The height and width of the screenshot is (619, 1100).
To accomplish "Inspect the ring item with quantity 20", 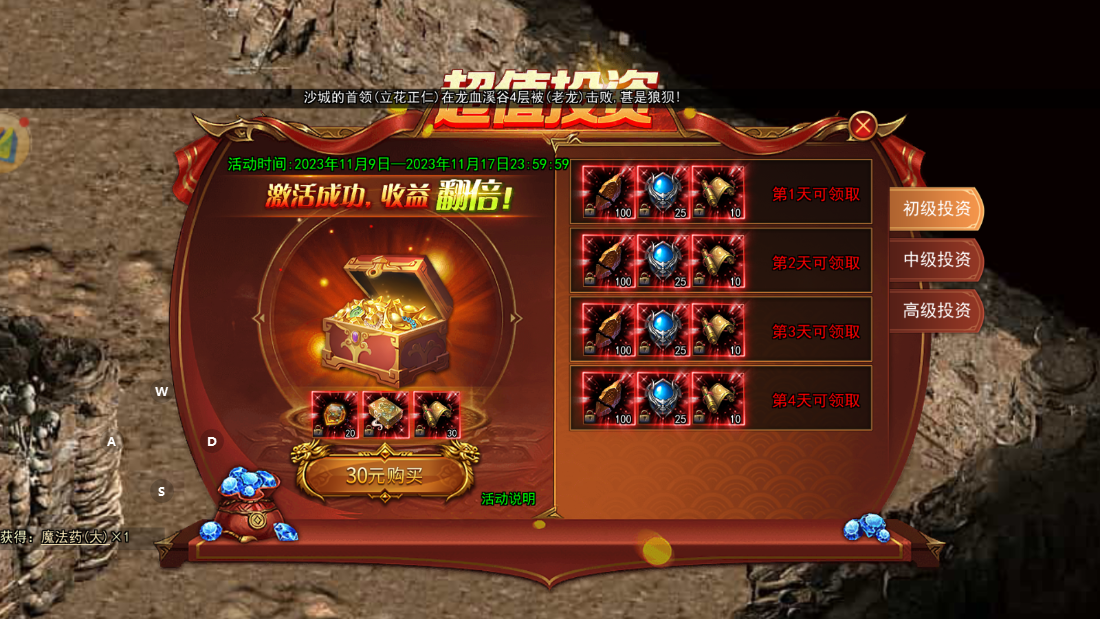I will coord(335,415).
